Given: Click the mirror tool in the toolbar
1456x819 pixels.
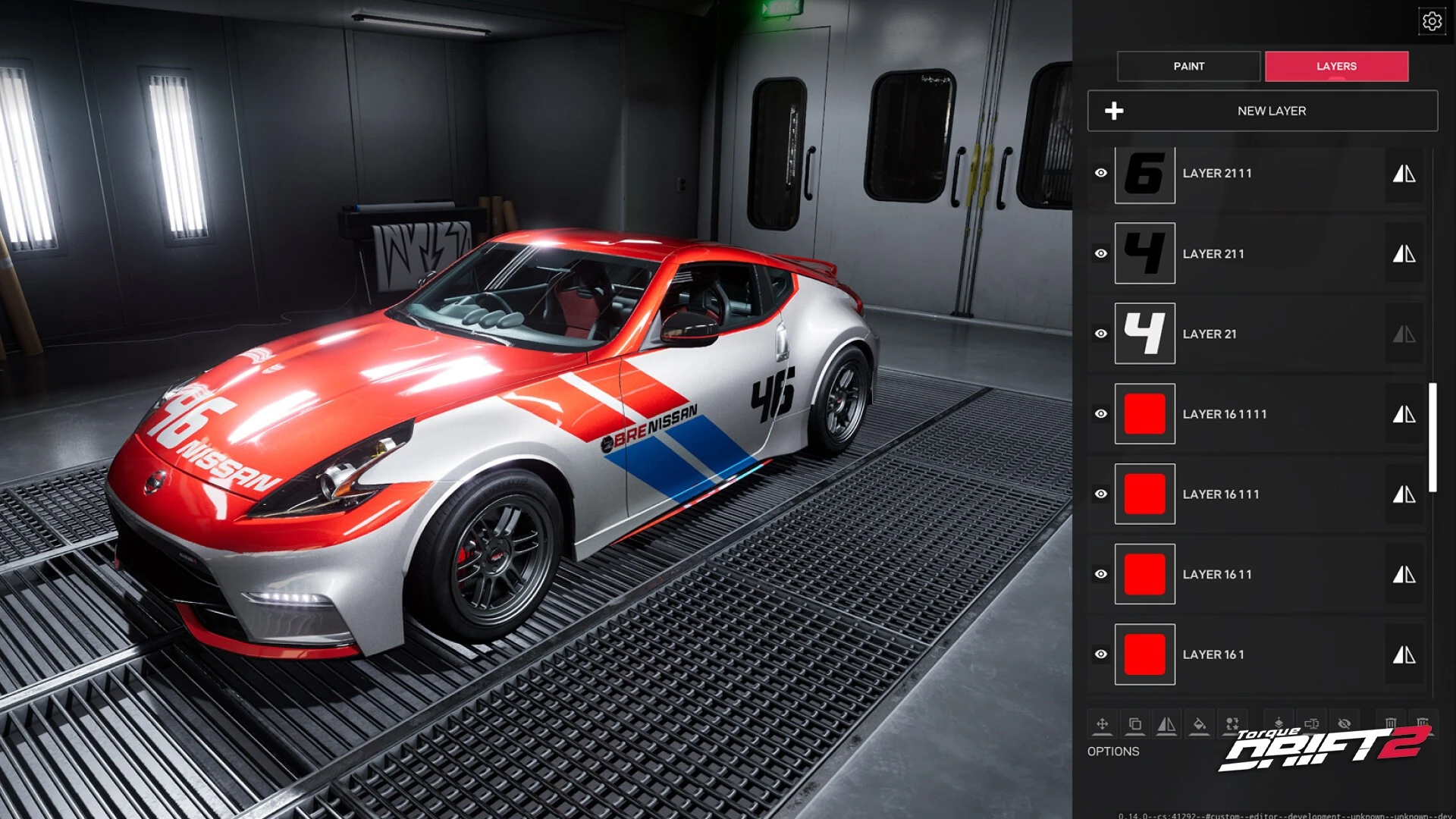Looking at the screenshot, I should point(1166,724).
